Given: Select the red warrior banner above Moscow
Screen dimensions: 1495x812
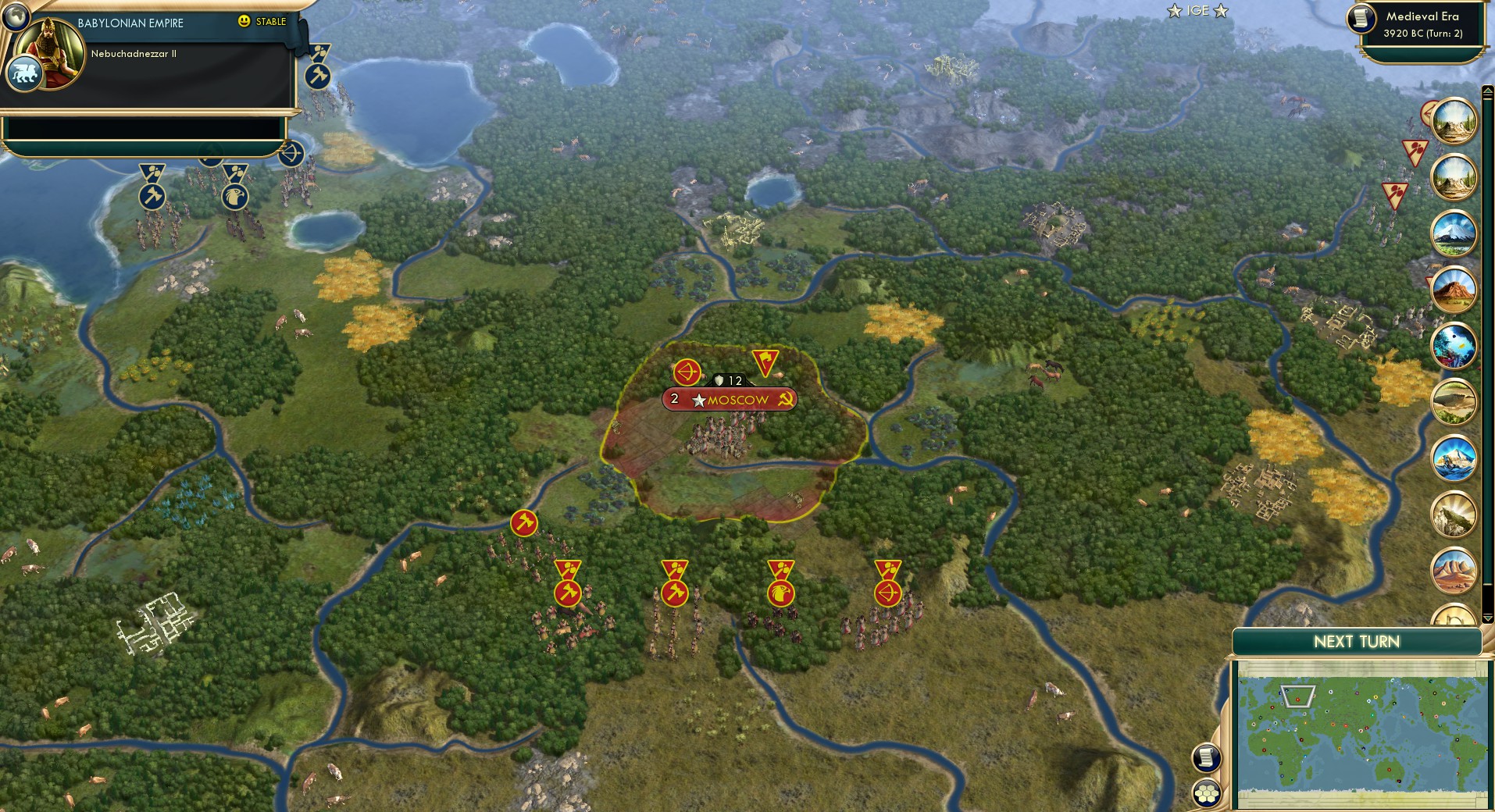Looking at the screenshot, I should pos(764,361).
